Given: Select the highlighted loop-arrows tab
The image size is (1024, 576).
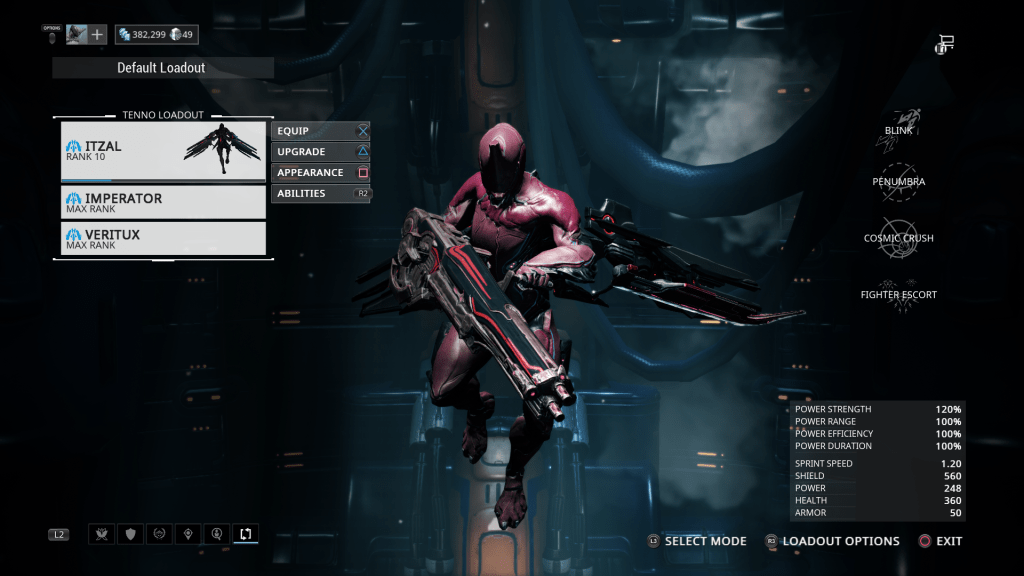Looking at the screenshot, I should [245, 534].
